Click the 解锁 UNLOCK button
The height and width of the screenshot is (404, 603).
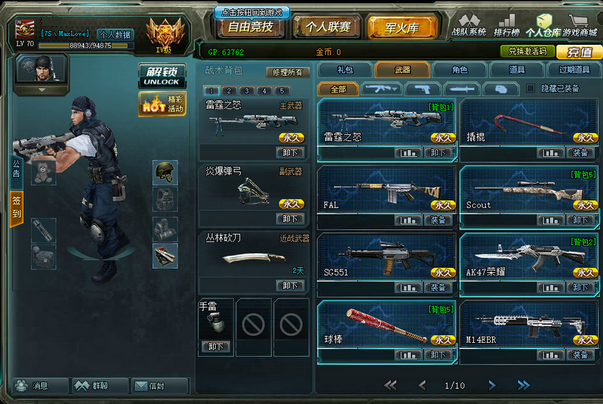coord(161,76)
